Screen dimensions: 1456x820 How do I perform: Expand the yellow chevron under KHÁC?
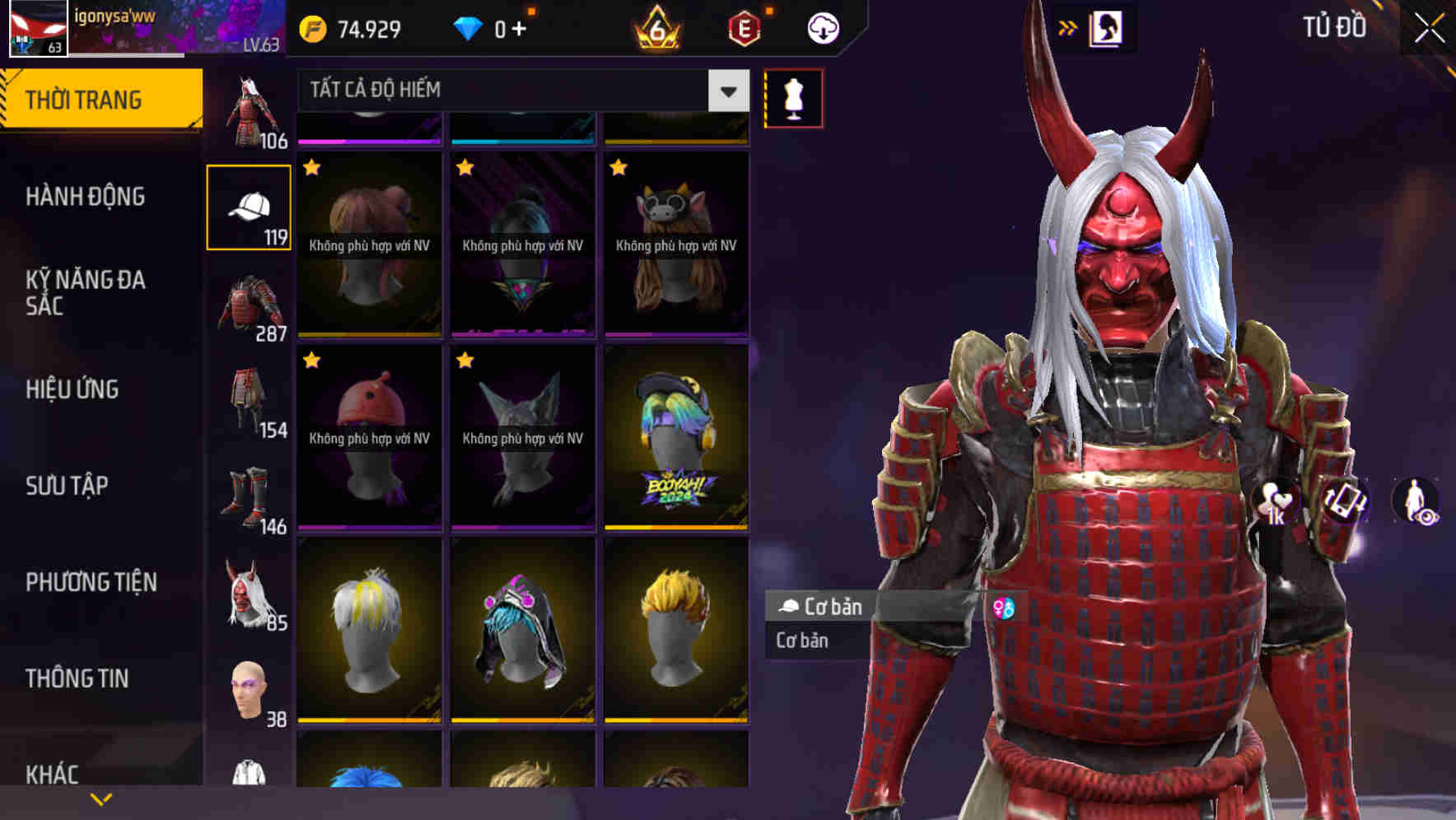pos(102,797)
